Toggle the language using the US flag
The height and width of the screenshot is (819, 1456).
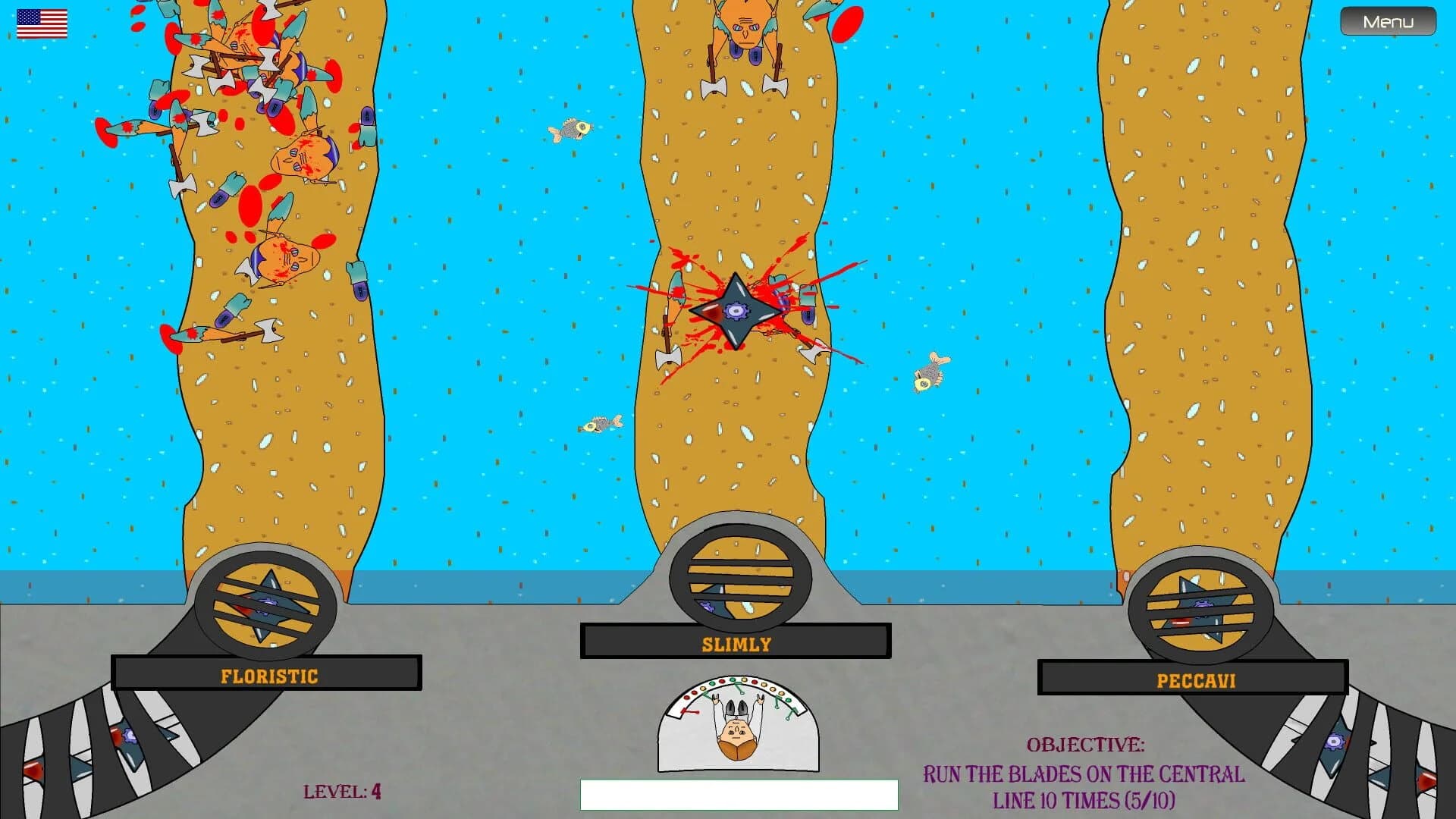pos(41,23)
